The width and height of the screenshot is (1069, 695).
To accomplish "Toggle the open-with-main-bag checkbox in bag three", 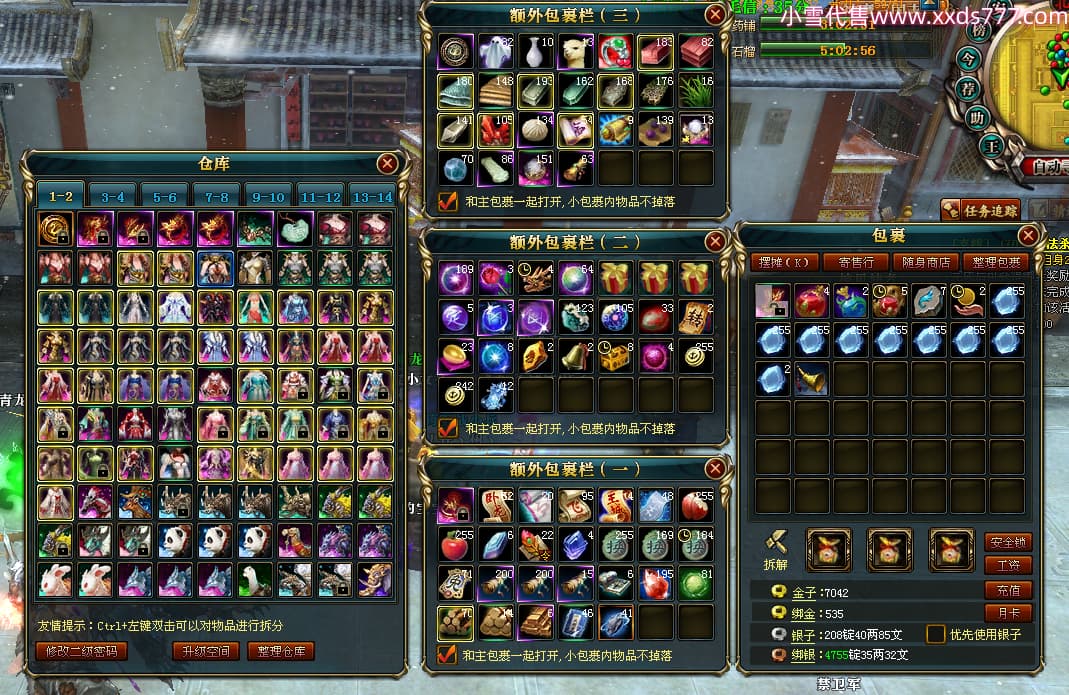I will pyautogui.click(x=447, y=202).
